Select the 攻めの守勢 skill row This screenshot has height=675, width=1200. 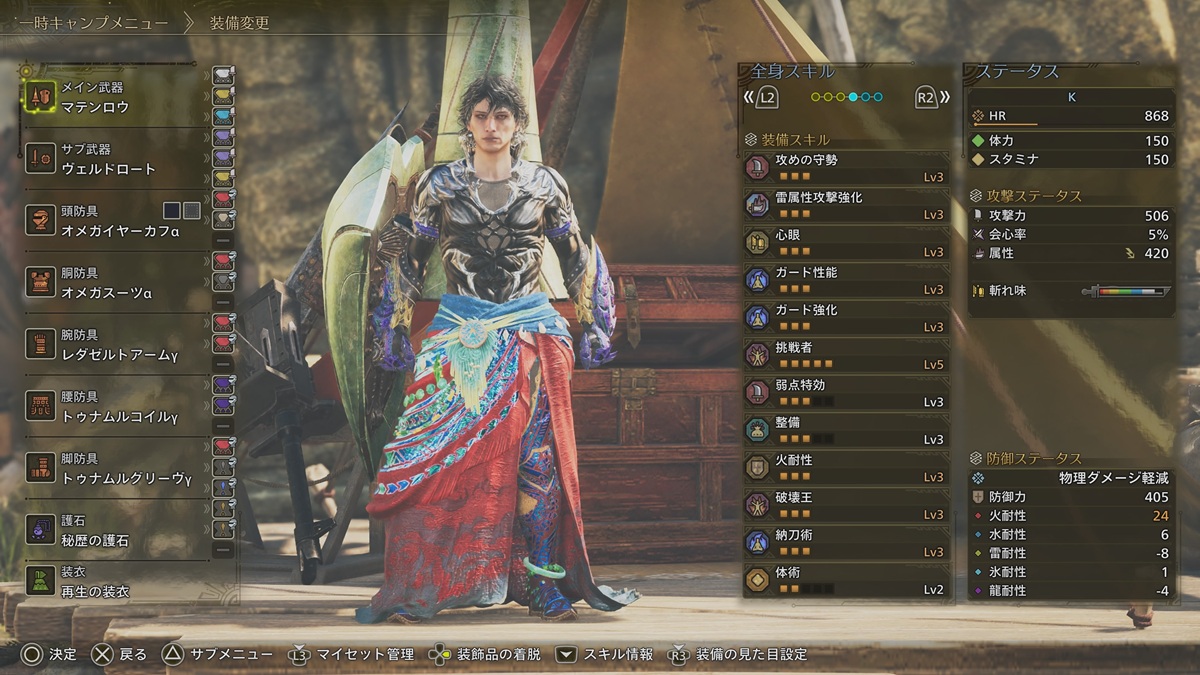pos(845,168)
